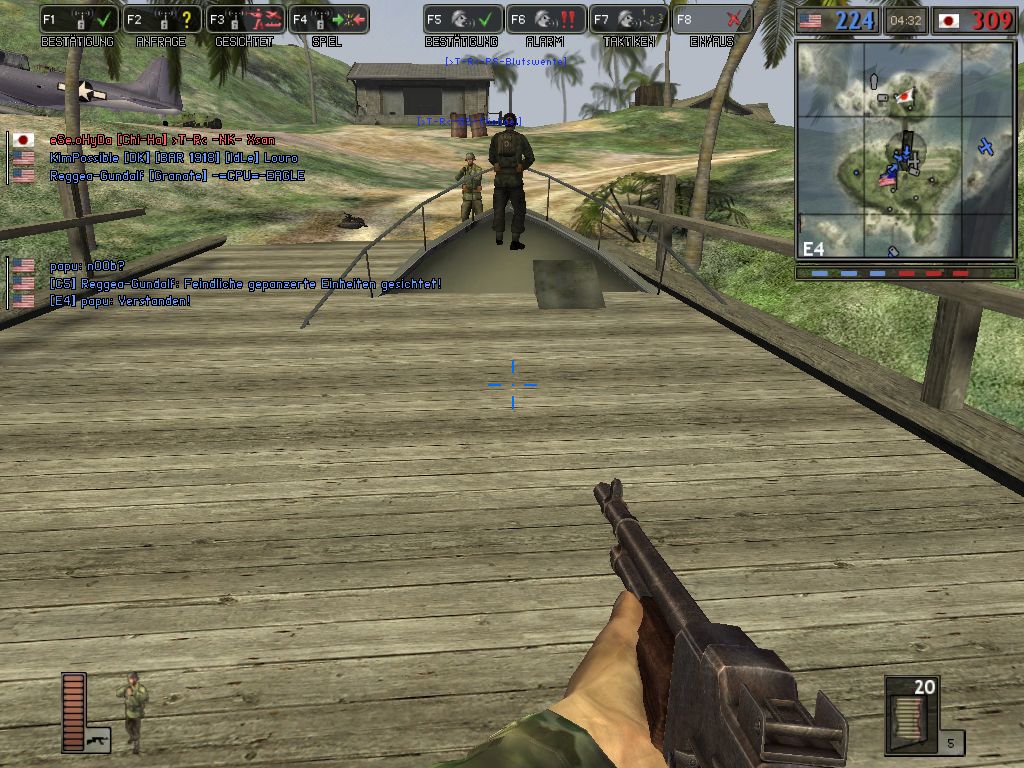Open the F2 Anfrage radio menu
This screenshot has width=1024, height=768.
(161, 19)
